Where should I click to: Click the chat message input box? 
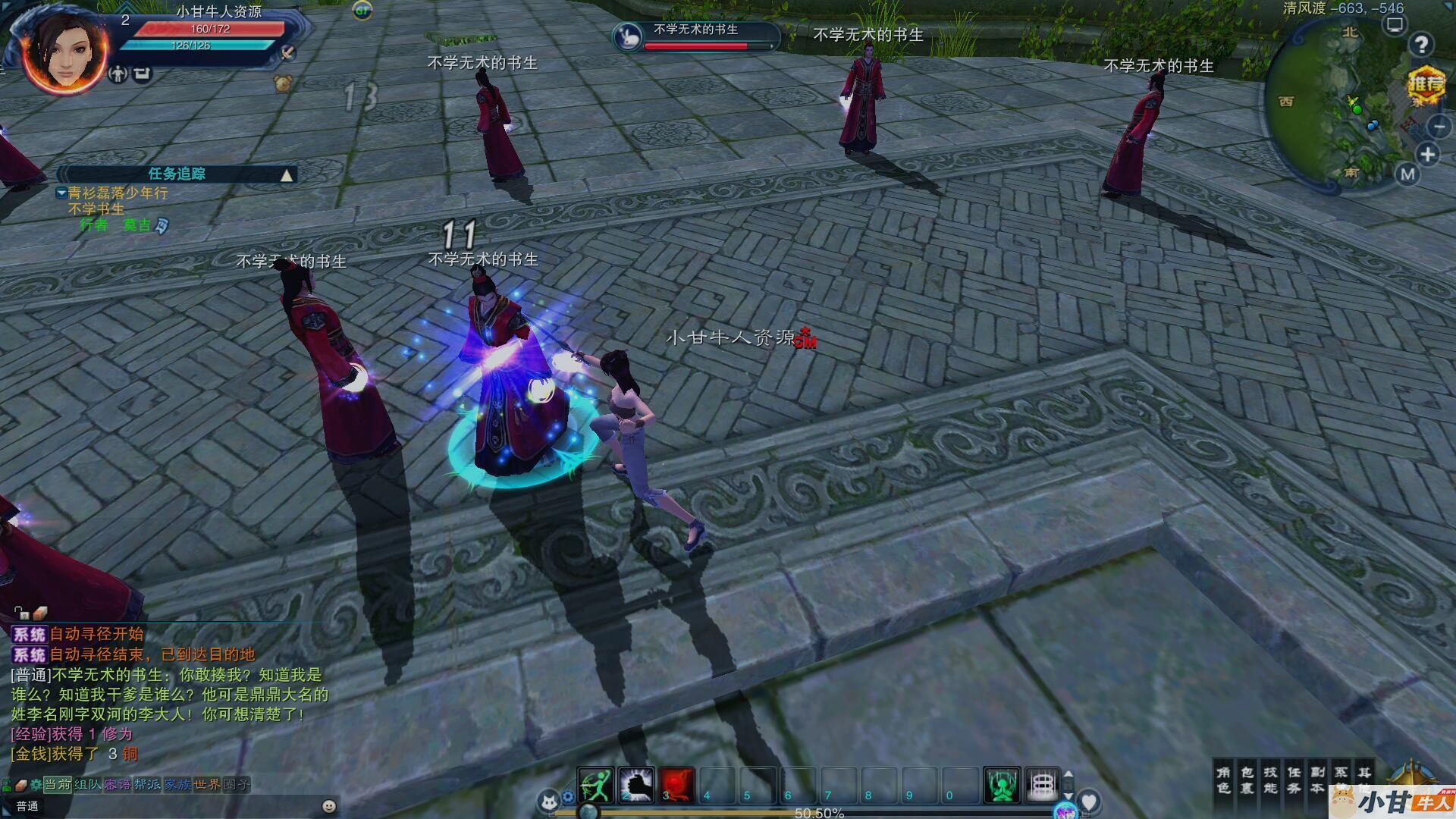click(x=174, y=806)
